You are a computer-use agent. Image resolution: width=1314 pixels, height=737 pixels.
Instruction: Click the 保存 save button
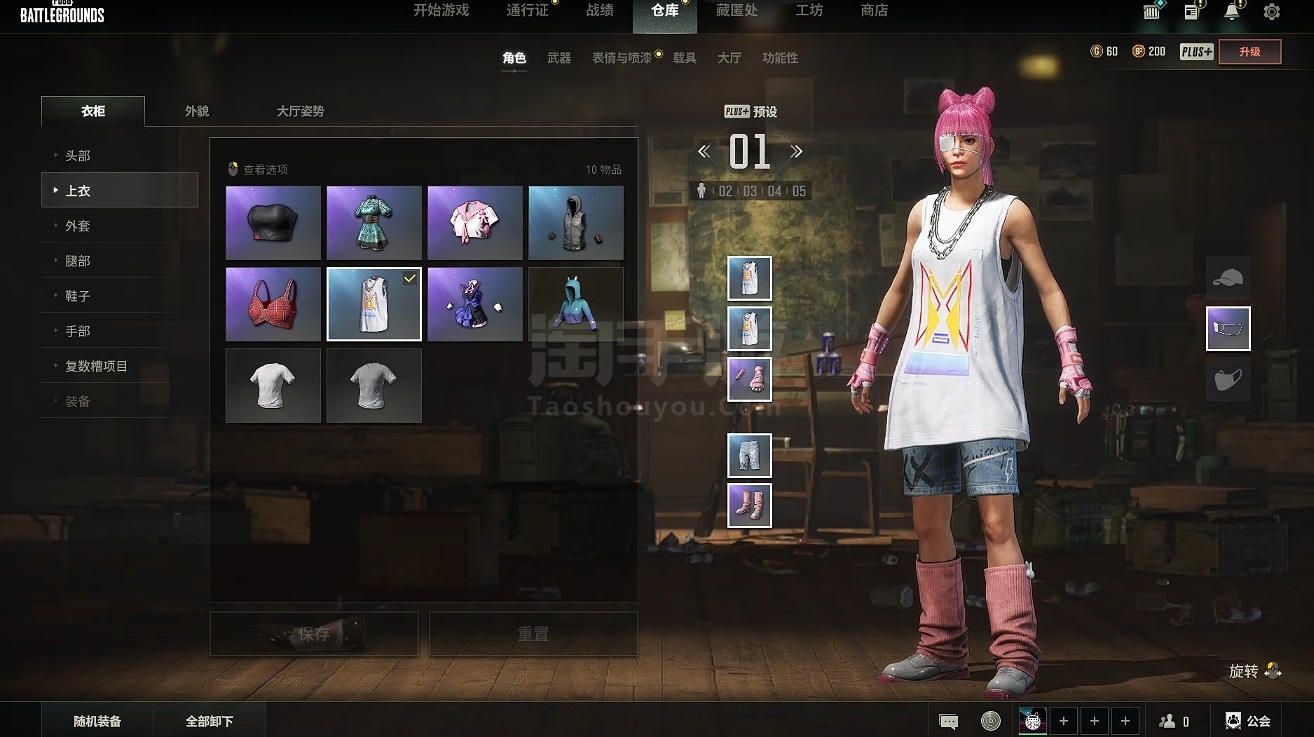point(313,634)
